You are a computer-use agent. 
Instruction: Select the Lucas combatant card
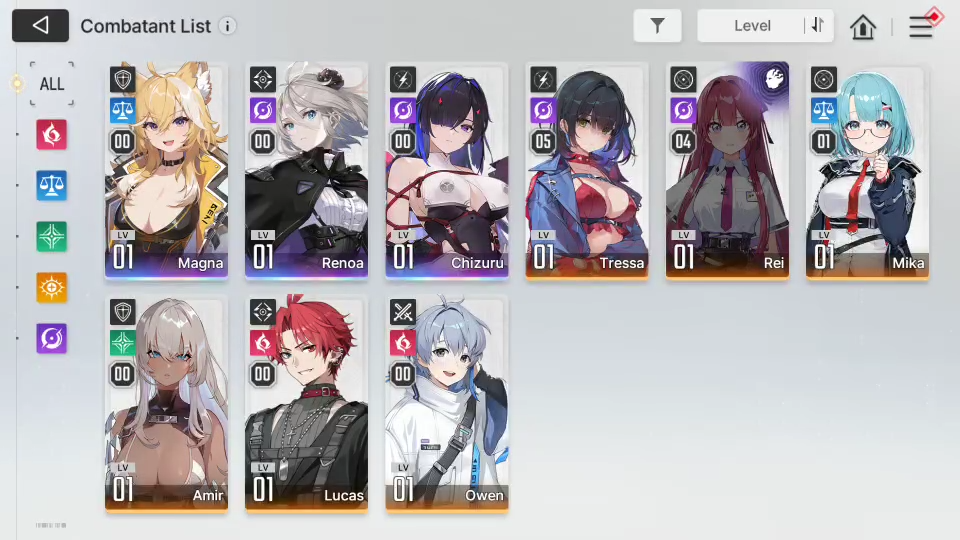307,403
